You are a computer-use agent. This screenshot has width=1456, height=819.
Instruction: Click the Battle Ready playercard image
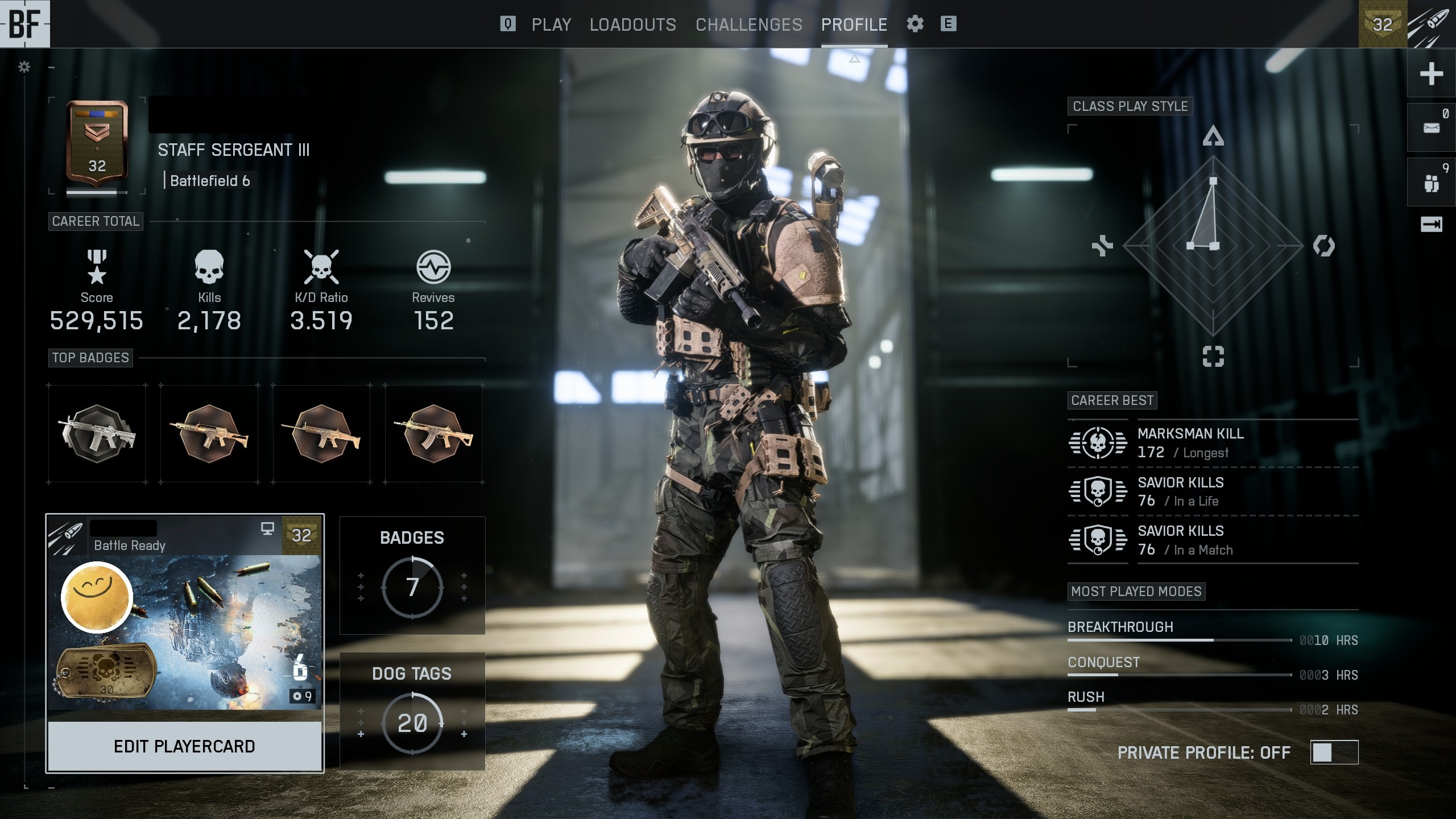click(x=184, y=631)
